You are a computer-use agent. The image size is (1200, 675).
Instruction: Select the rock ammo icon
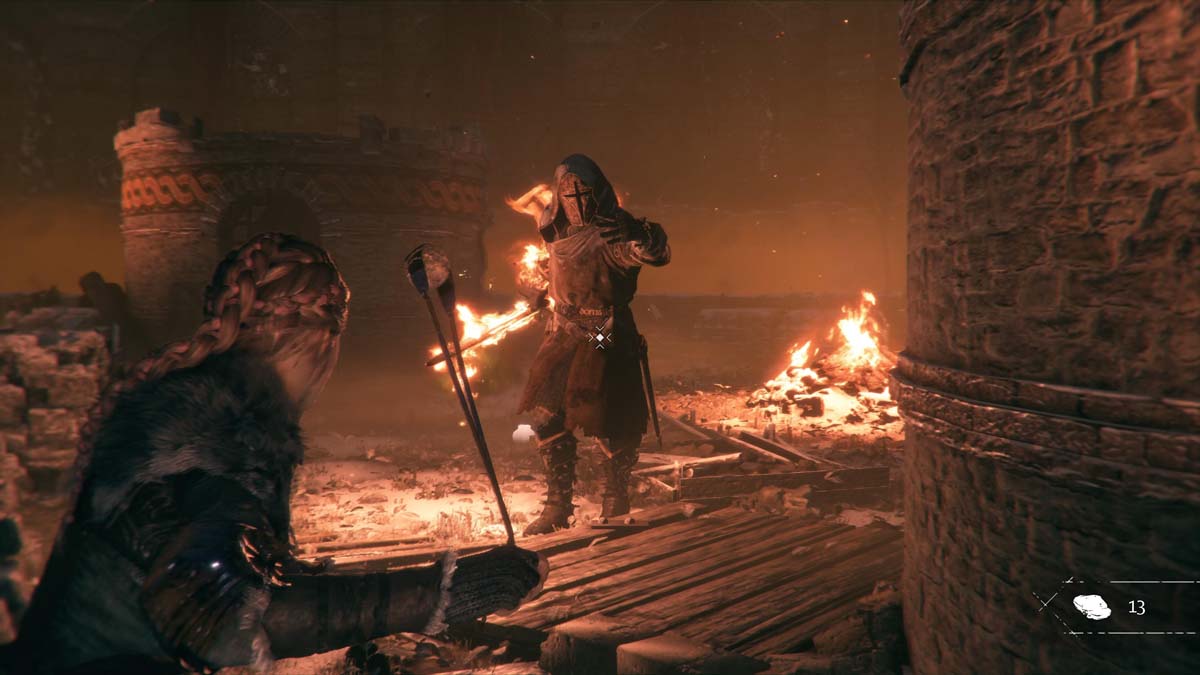point(1091,607)
